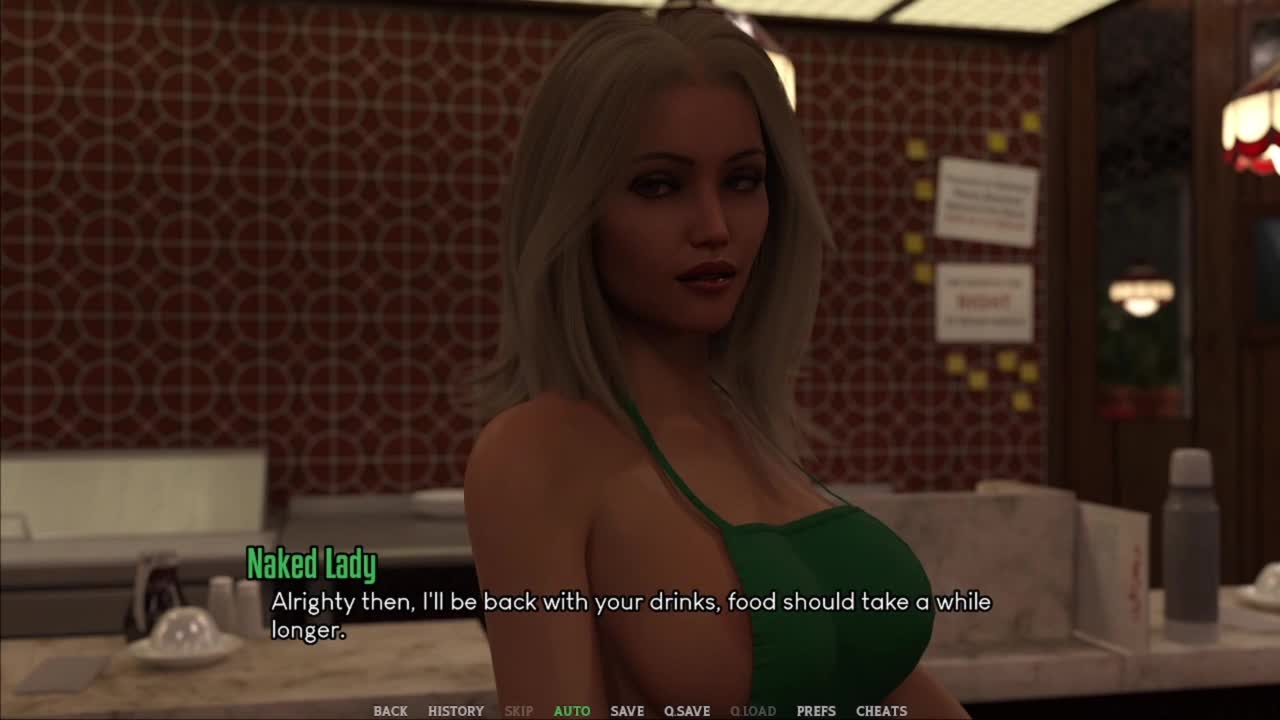Toggle Auto advance mode
Viewport: 1280px width, 720px height.
572,711
